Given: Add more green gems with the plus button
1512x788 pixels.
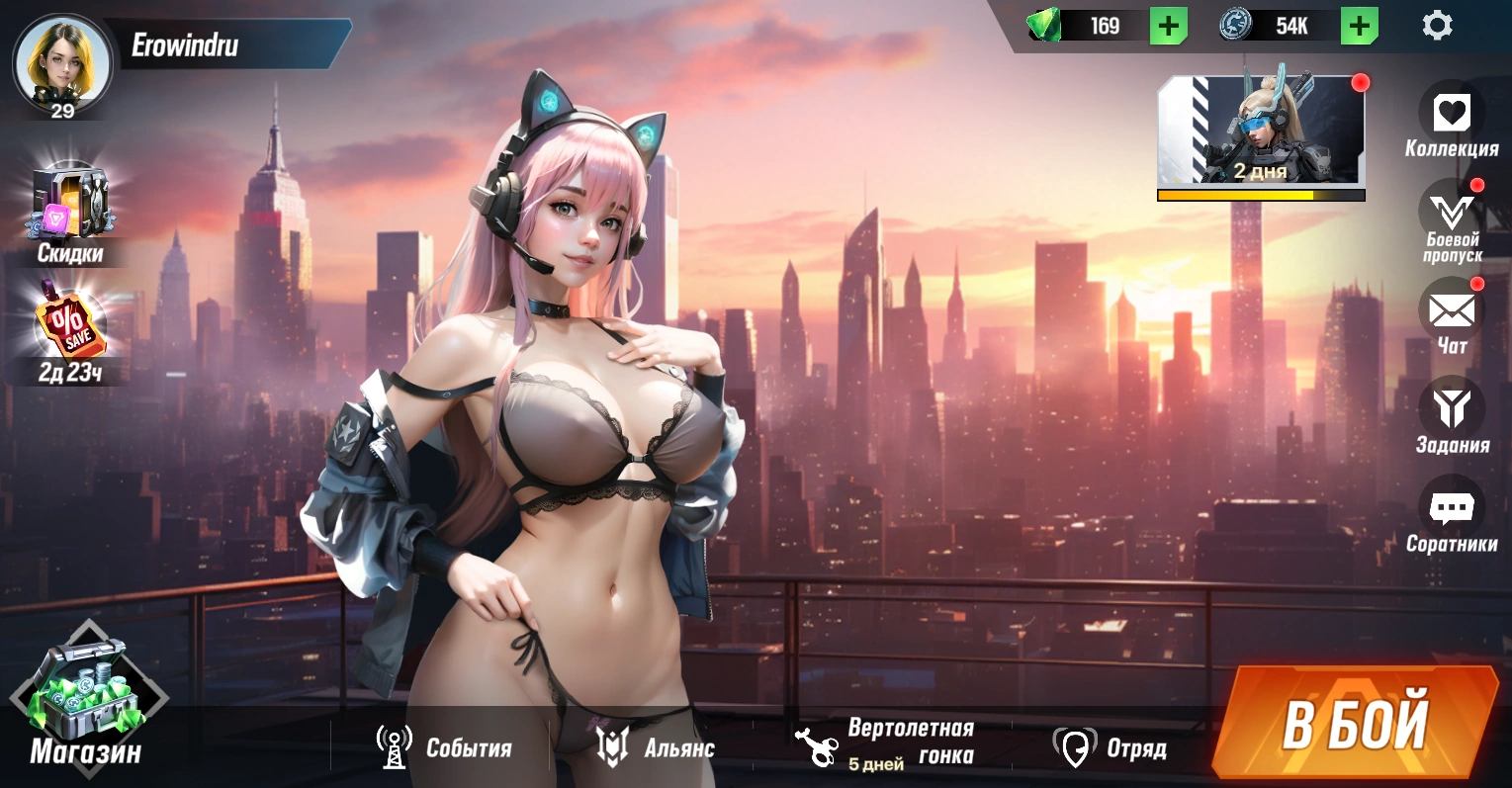Looking at the screenshot, I should coord(1168,26).
